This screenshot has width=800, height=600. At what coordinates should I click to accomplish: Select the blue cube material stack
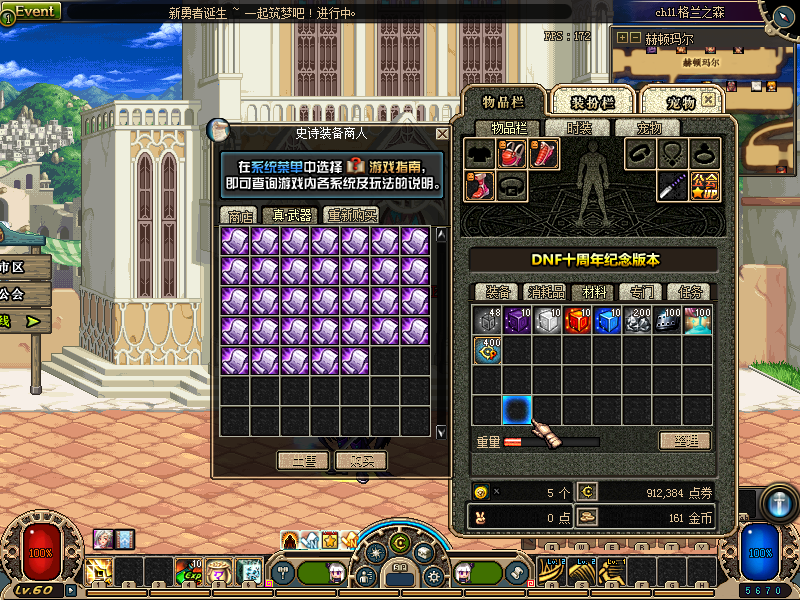pyautogui.click(x=608, y=320)
